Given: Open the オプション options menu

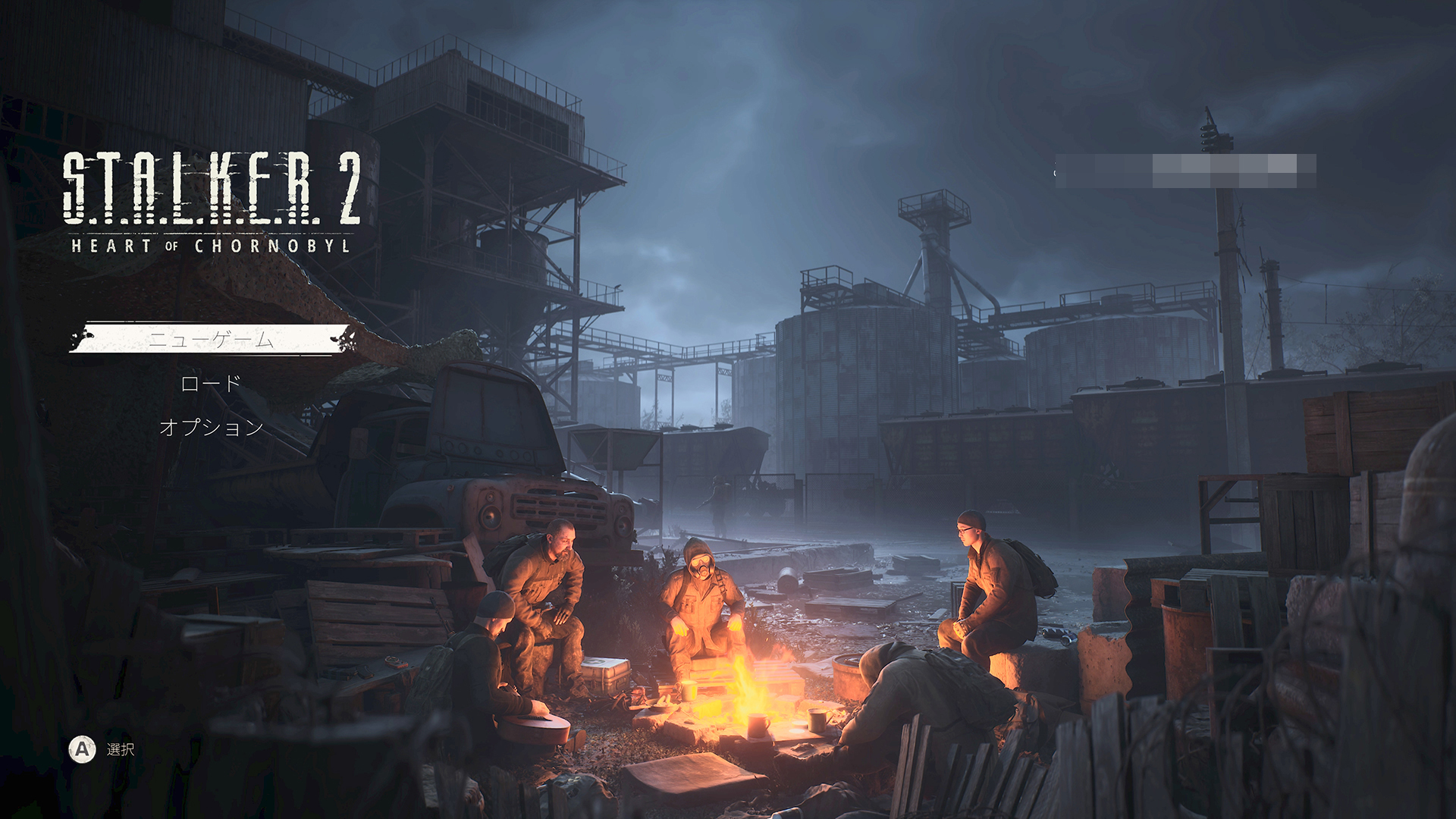Looking at the screenshot, I should coord(212,428).
